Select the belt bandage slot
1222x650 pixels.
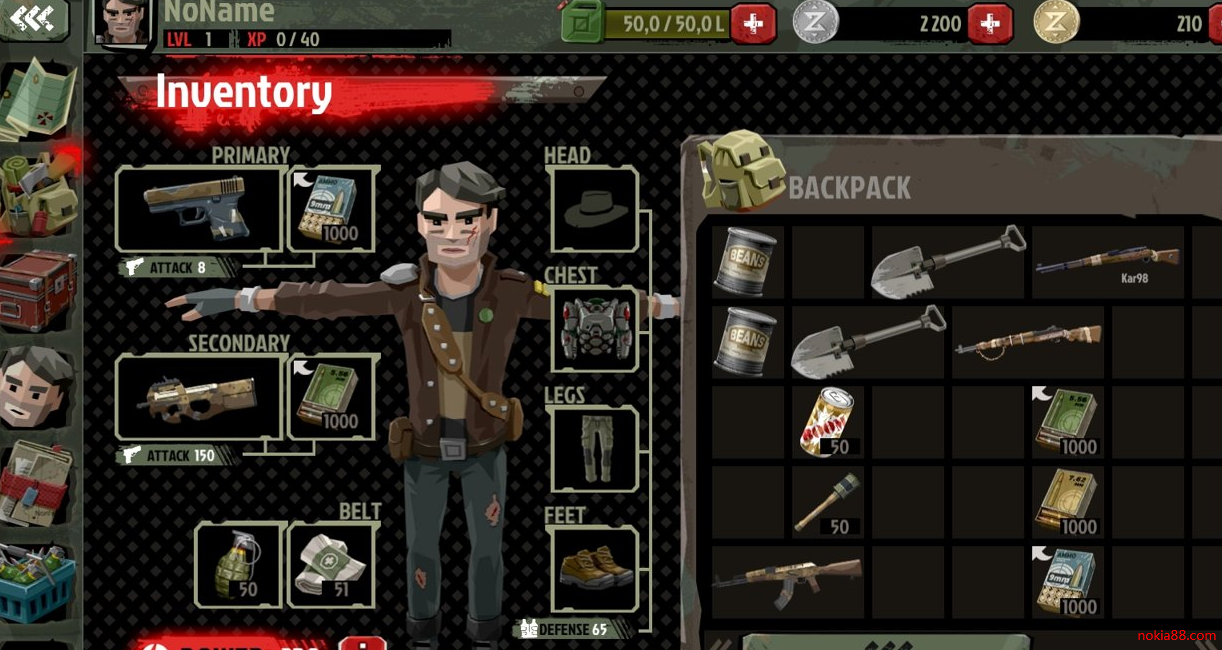click(x=331, y=564)
